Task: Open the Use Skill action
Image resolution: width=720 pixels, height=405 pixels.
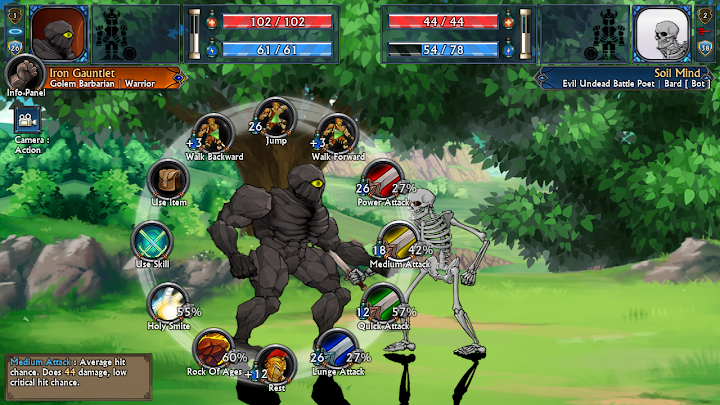Action: click(152, 241)
